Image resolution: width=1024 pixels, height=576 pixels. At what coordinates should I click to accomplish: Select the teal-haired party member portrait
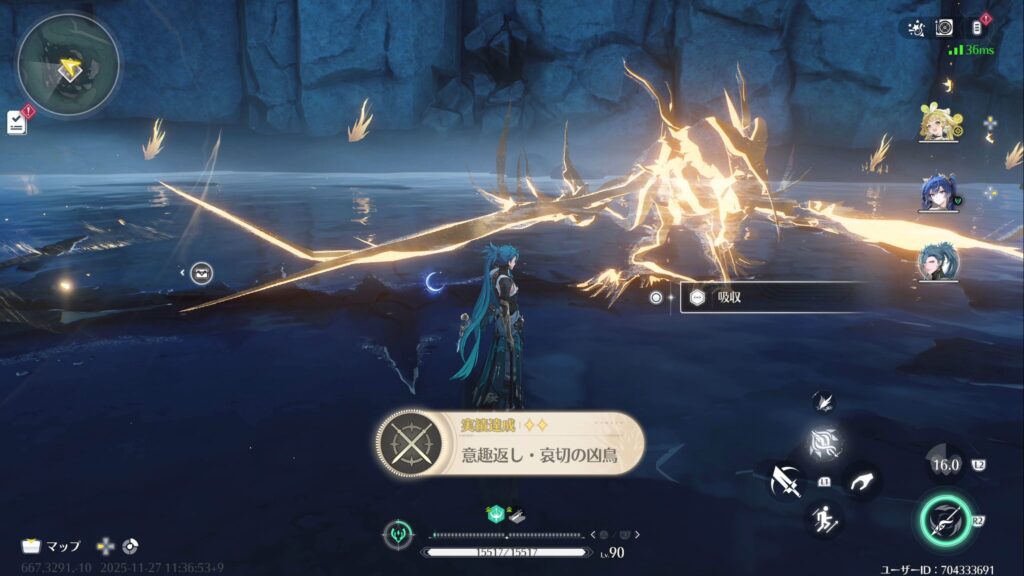(939, 263)
